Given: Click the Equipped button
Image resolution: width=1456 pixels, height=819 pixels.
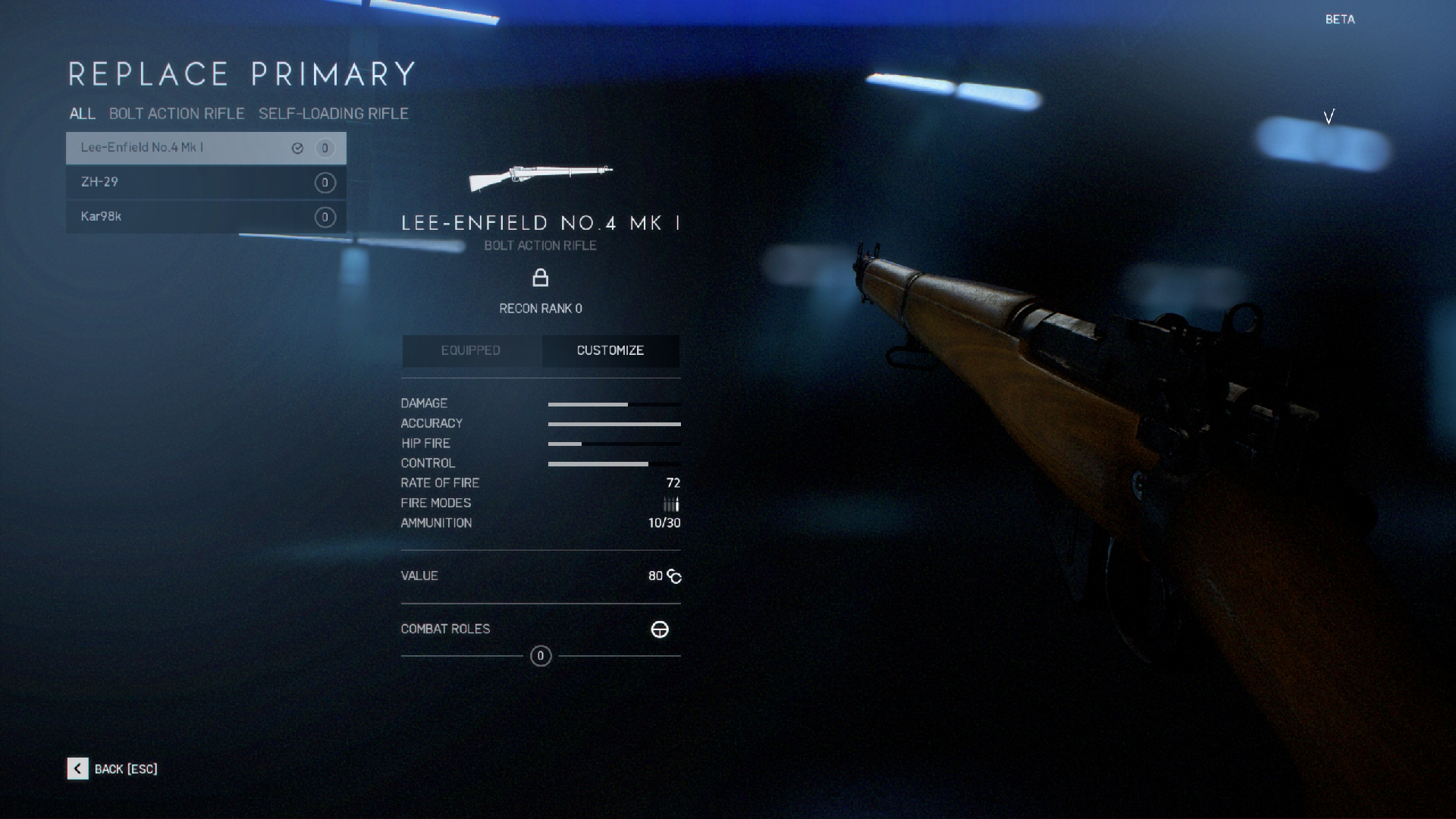Looking at the screenshot, I should coord(471,350).
